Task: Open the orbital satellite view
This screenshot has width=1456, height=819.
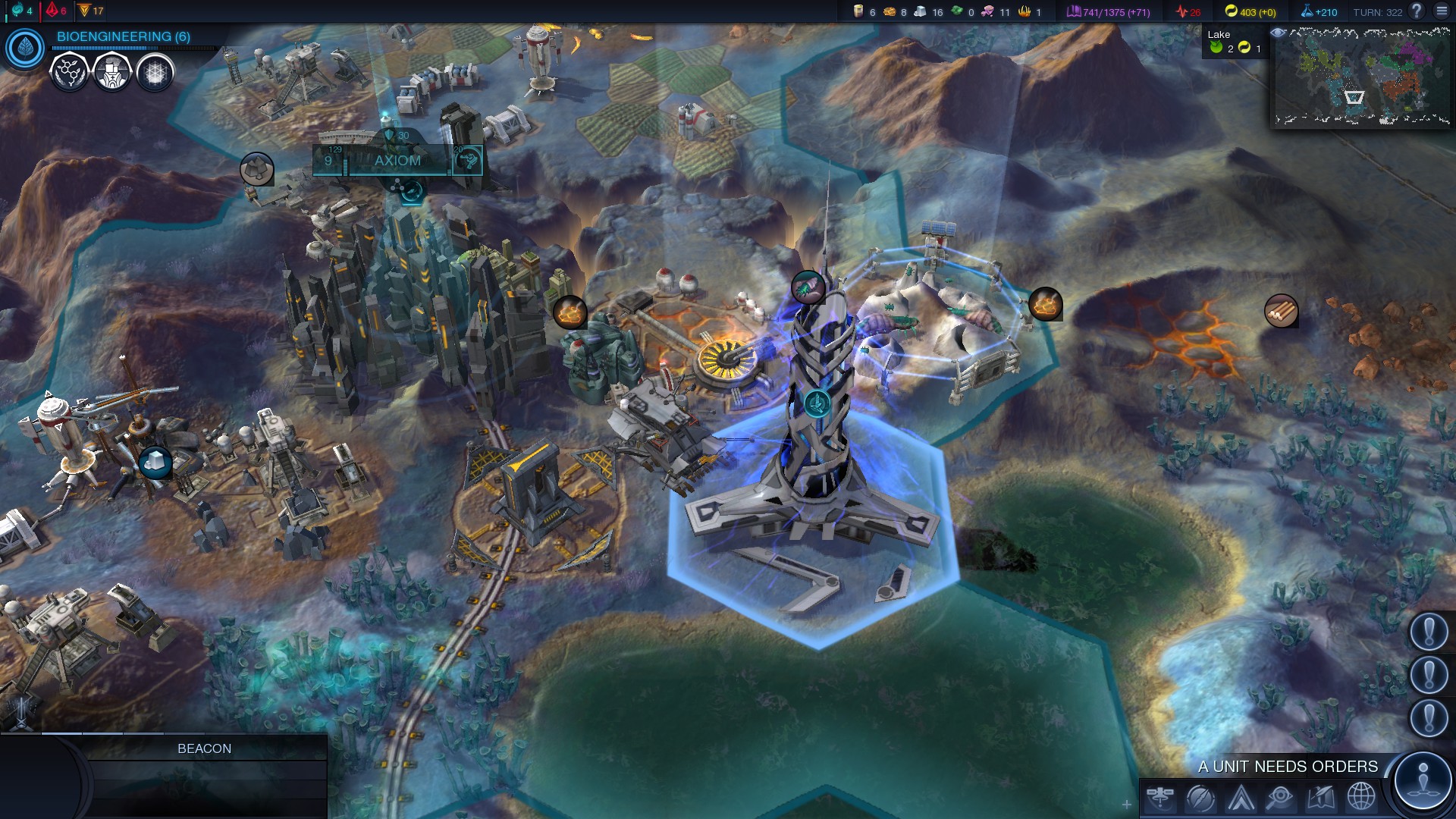Action: 1161,798
